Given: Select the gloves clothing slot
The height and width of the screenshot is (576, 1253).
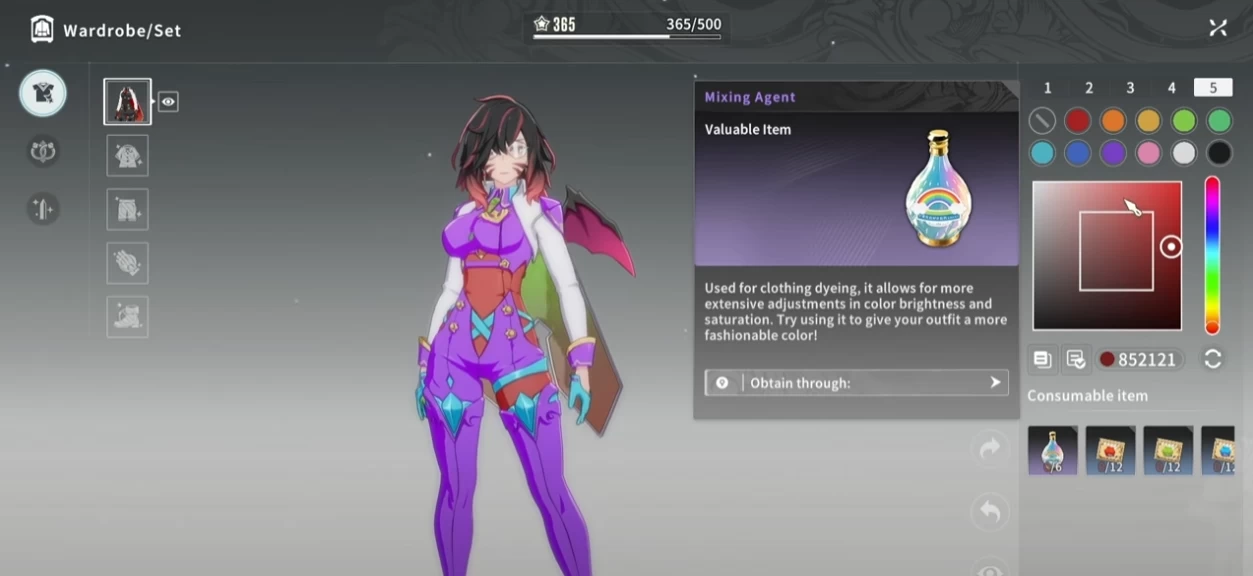Looking at the screenshot, I should [128, 263].
